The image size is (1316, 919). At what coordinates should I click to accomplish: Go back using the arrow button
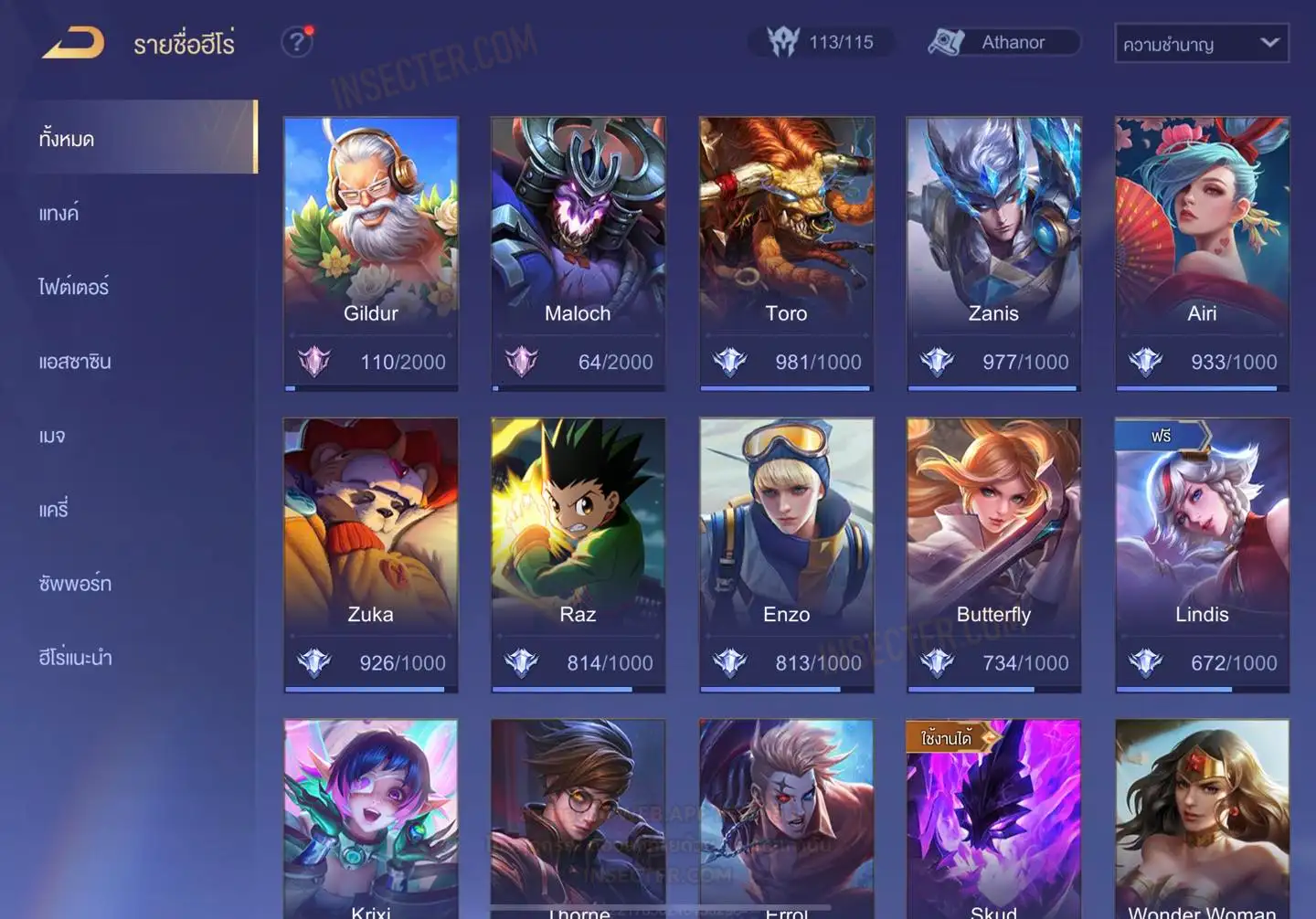tap(73, 43)
